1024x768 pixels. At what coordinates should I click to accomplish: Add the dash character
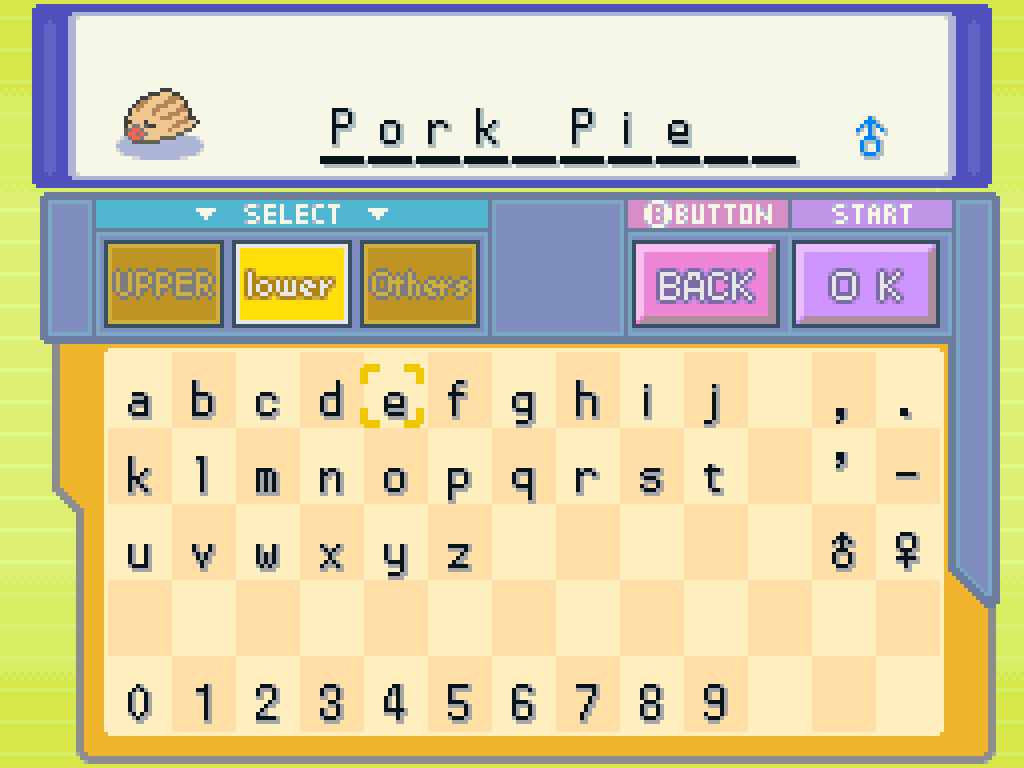click(x=907, y=476)
